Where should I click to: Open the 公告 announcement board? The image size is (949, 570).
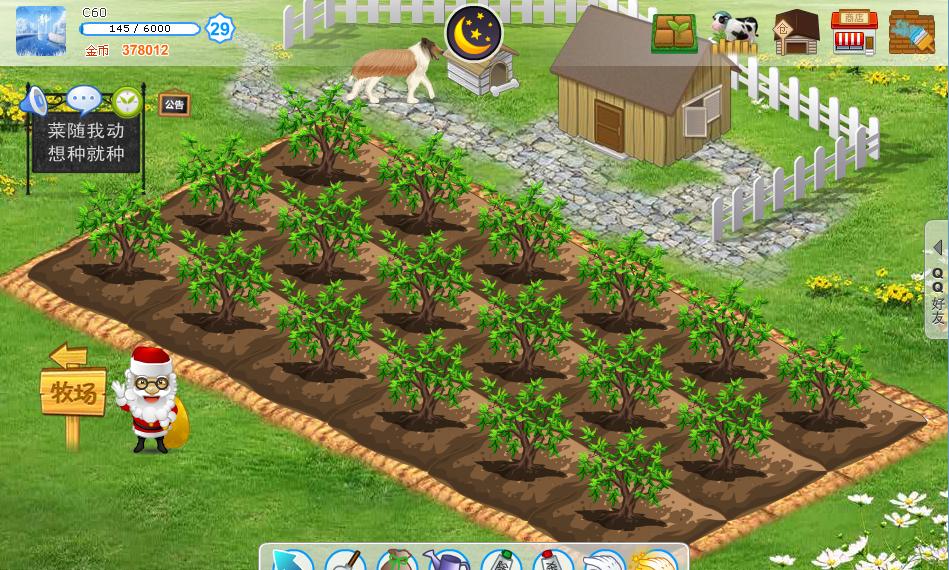(x=174, y=105)
